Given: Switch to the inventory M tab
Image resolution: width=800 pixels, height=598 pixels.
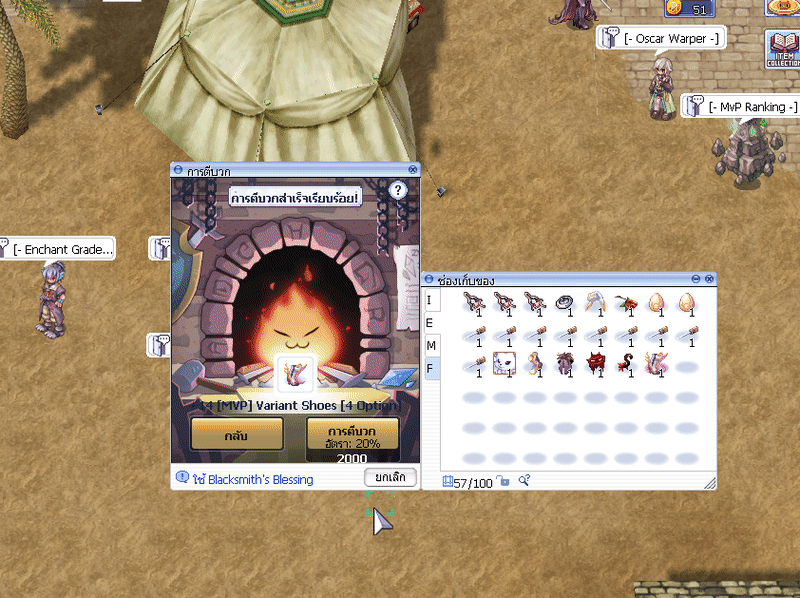Looking at the screenshot, I should 430,346.
